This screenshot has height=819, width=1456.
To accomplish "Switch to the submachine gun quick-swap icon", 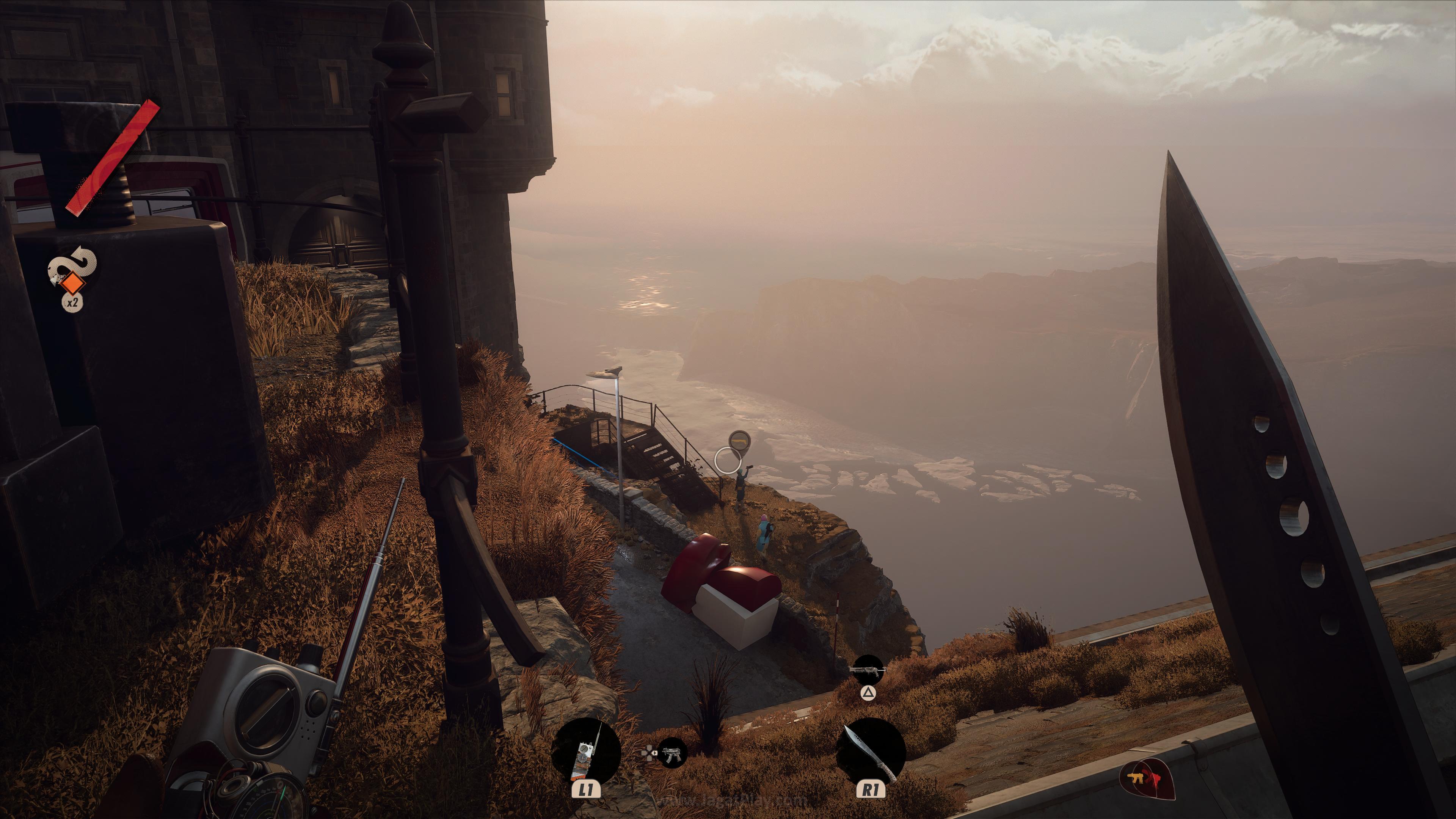I will [x=672, y=753].
